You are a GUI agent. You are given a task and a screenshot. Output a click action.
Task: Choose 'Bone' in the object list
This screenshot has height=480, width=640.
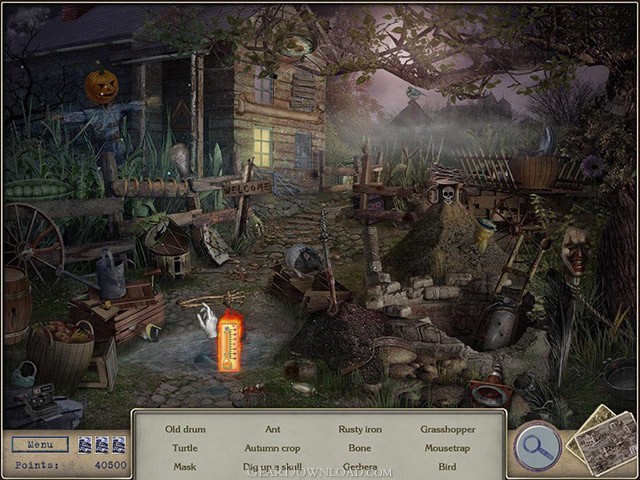(x=359, y=448)
